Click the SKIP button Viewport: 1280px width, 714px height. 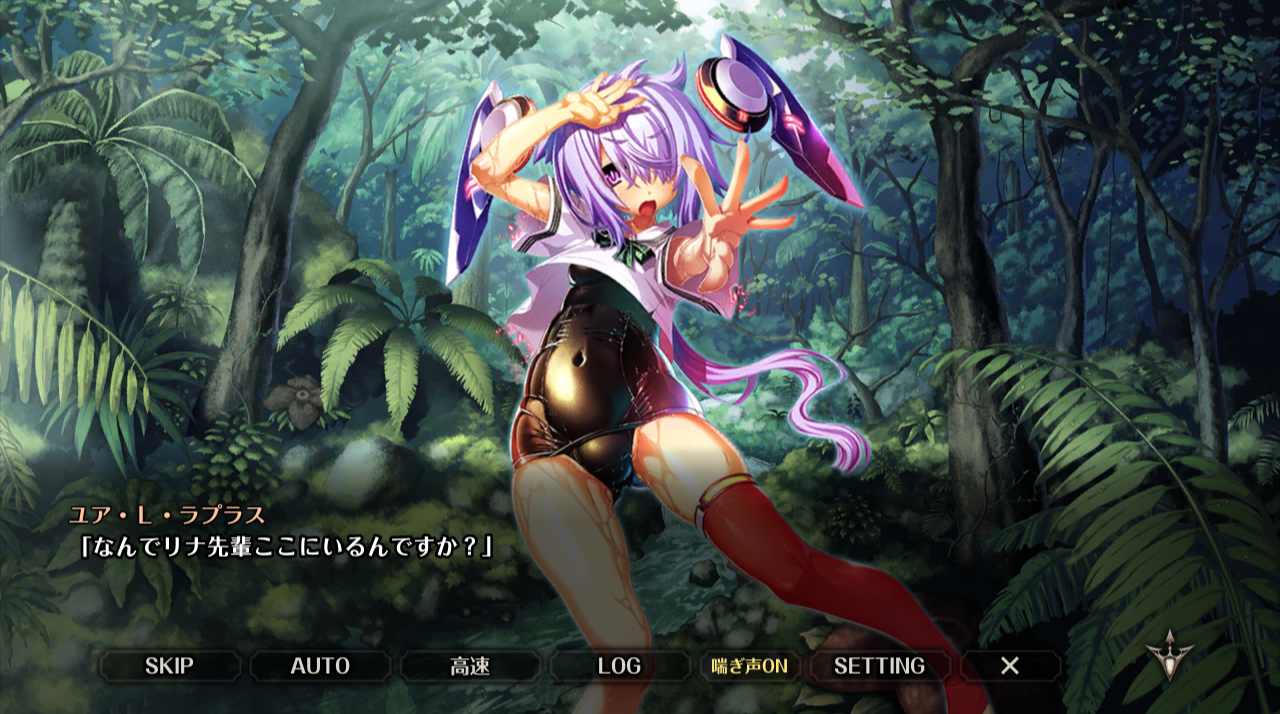169,666
